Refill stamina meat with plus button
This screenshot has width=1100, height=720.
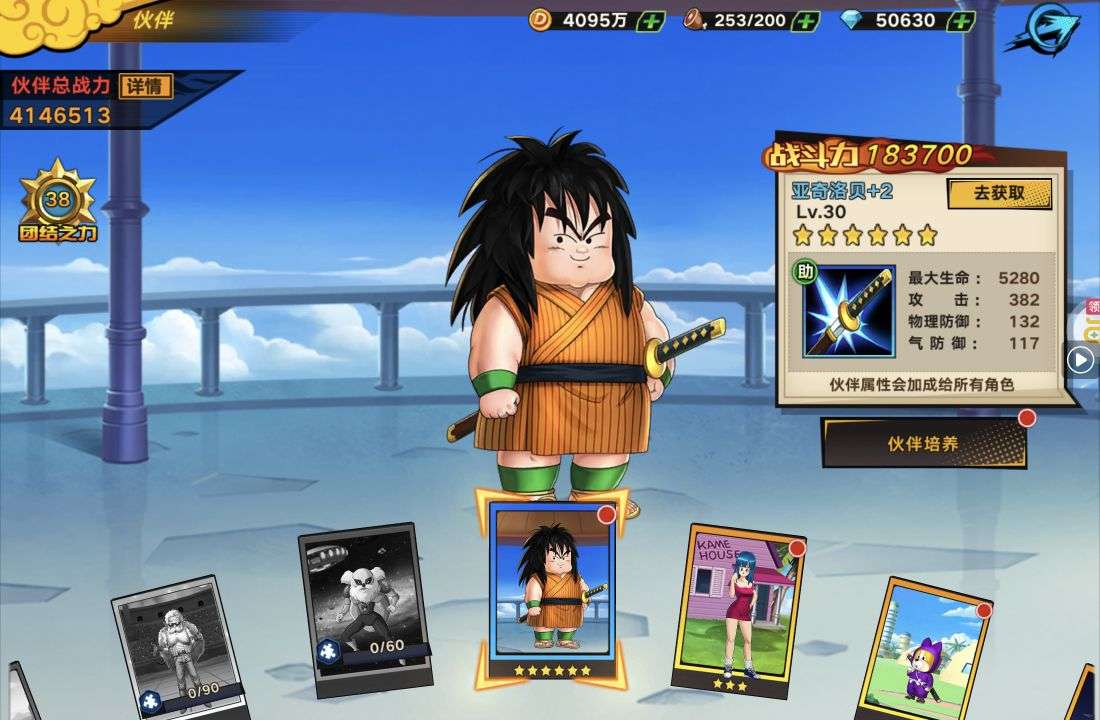coord(805,20)
